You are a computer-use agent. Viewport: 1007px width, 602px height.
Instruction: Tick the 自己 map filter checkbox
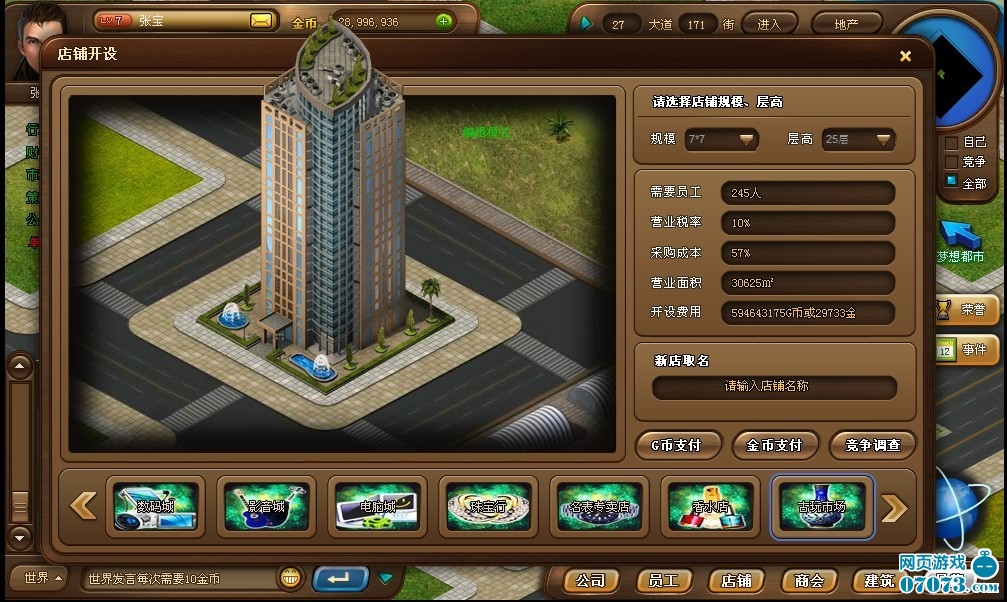[952, 142]
